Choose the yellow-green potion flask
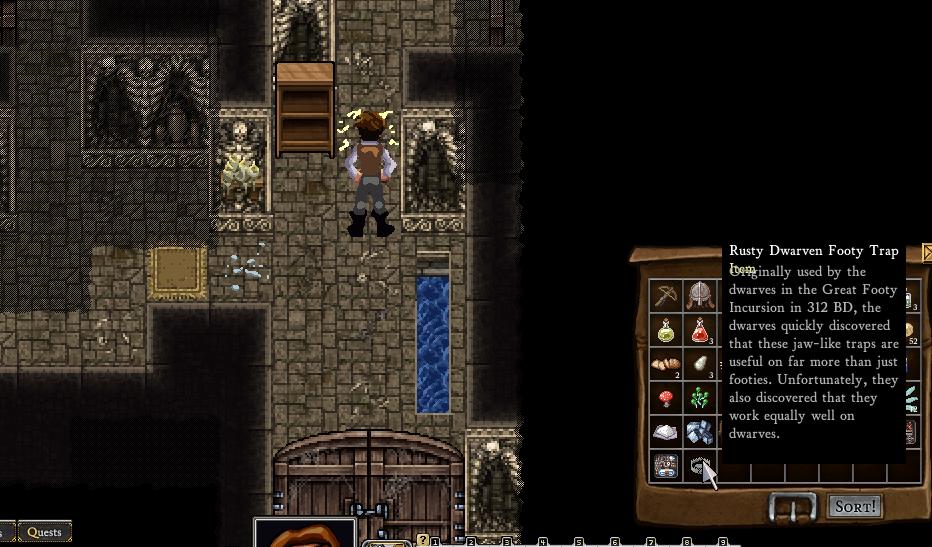The width and height of the screenshot is (932, 547). (666, 330)
